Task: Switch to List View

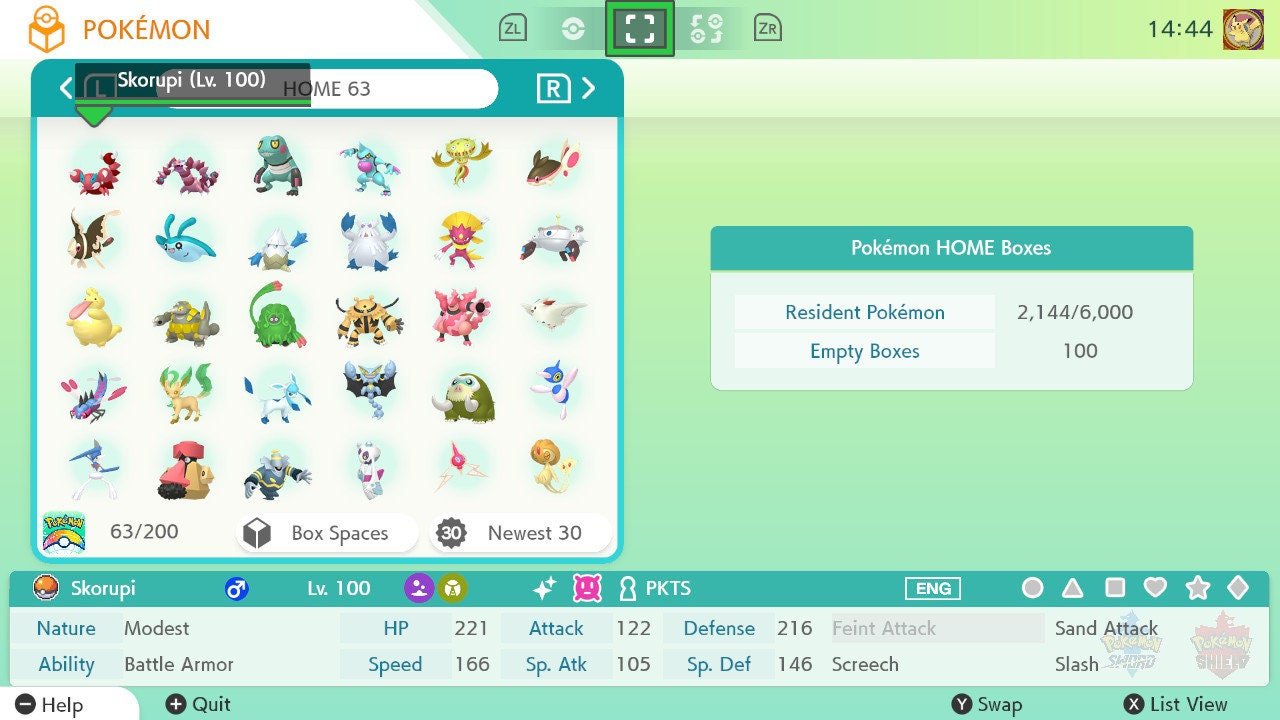Action: (x=1176, y=705)
